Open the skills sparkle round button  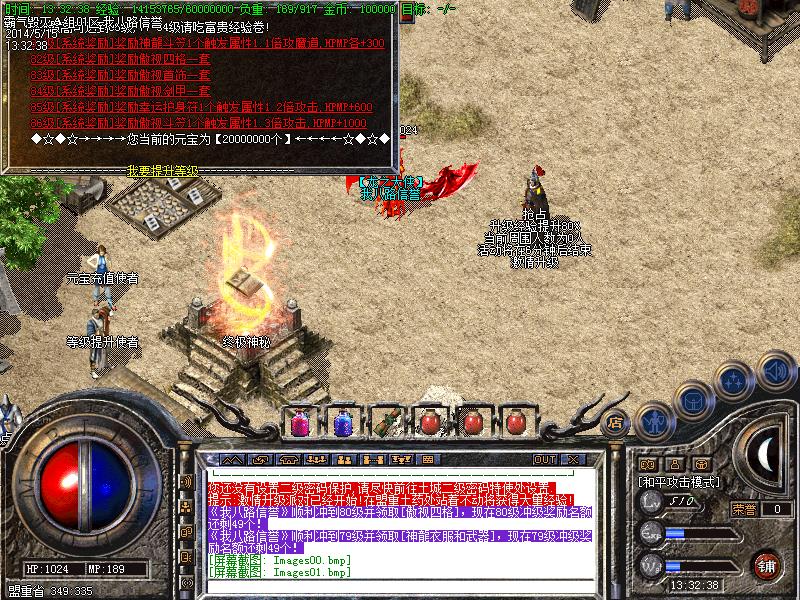tap(734, 380)
